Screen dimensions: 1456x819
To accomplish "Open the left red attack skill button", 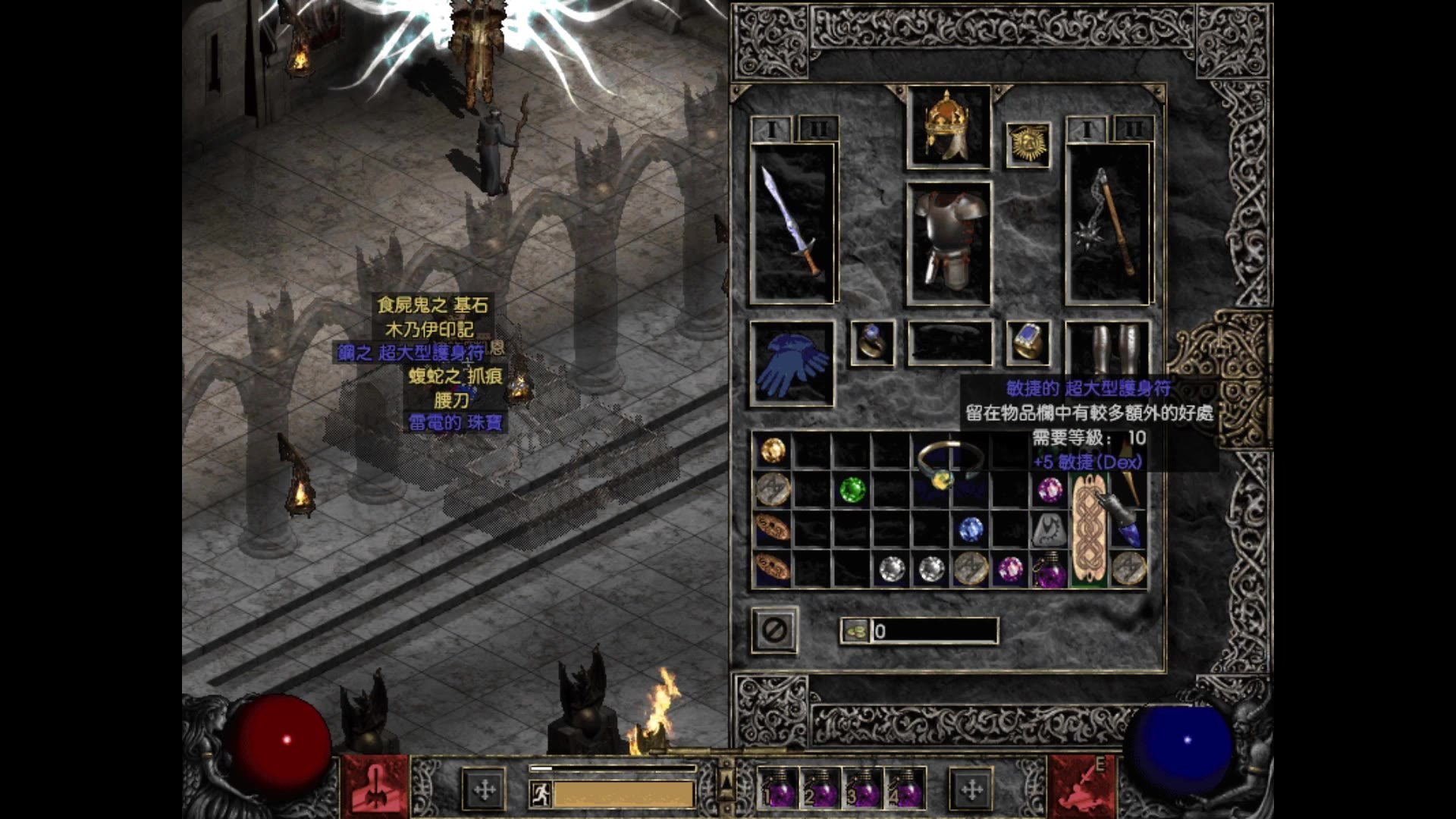I will 375,788.
